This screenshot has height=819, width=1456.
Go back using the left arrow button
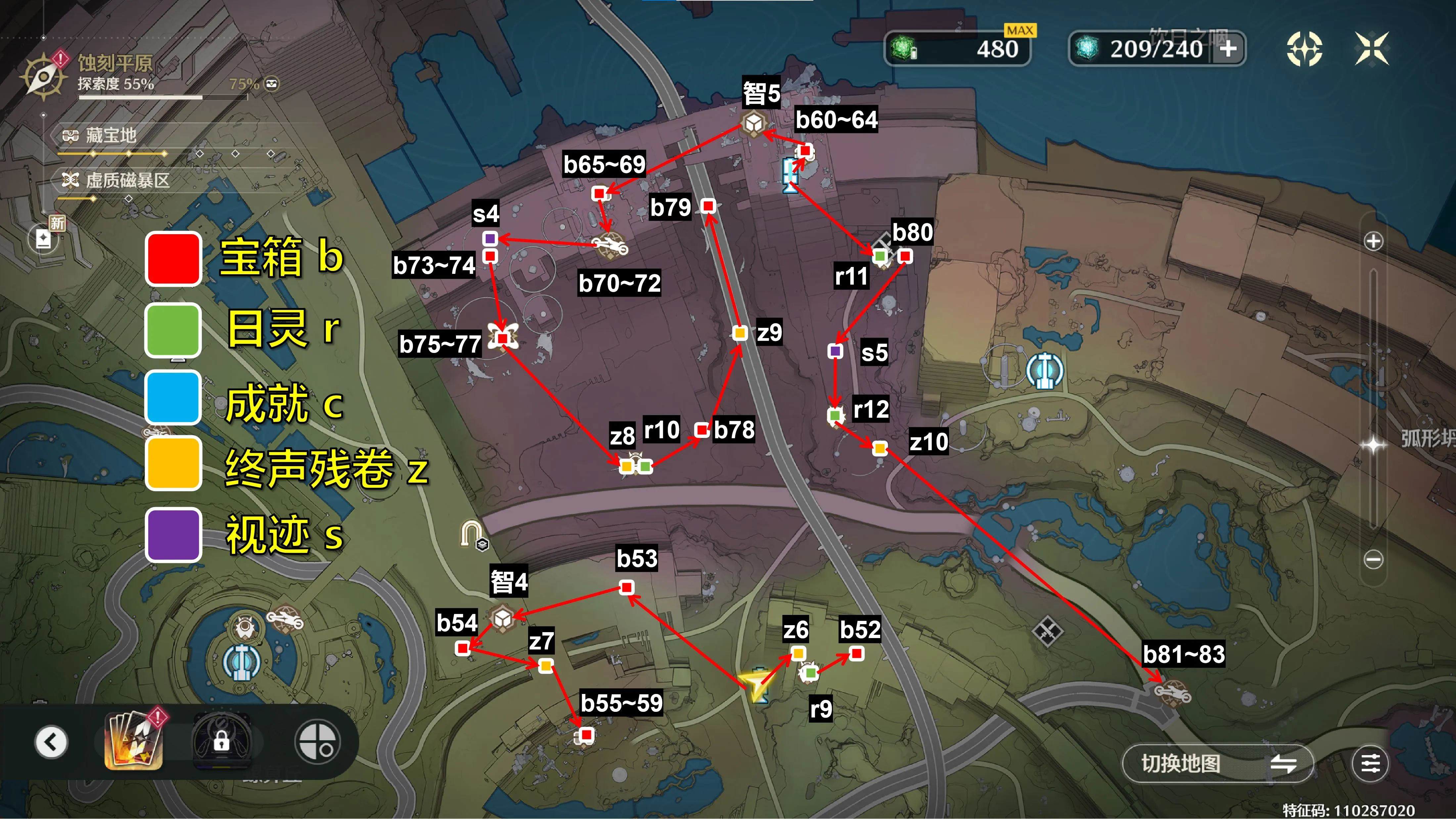[51, 742]
